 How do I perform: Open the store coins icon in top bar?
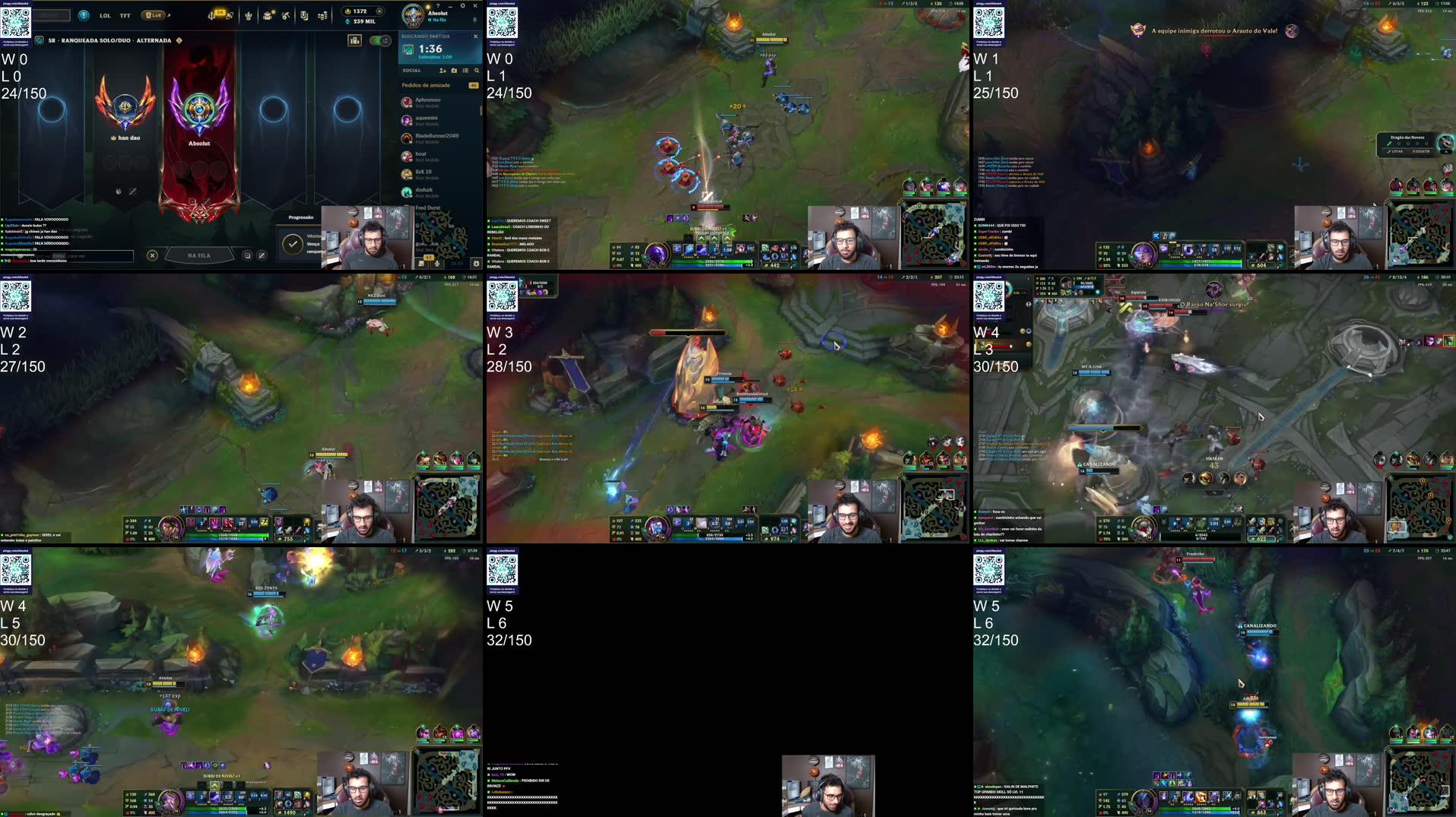point(323,15)
